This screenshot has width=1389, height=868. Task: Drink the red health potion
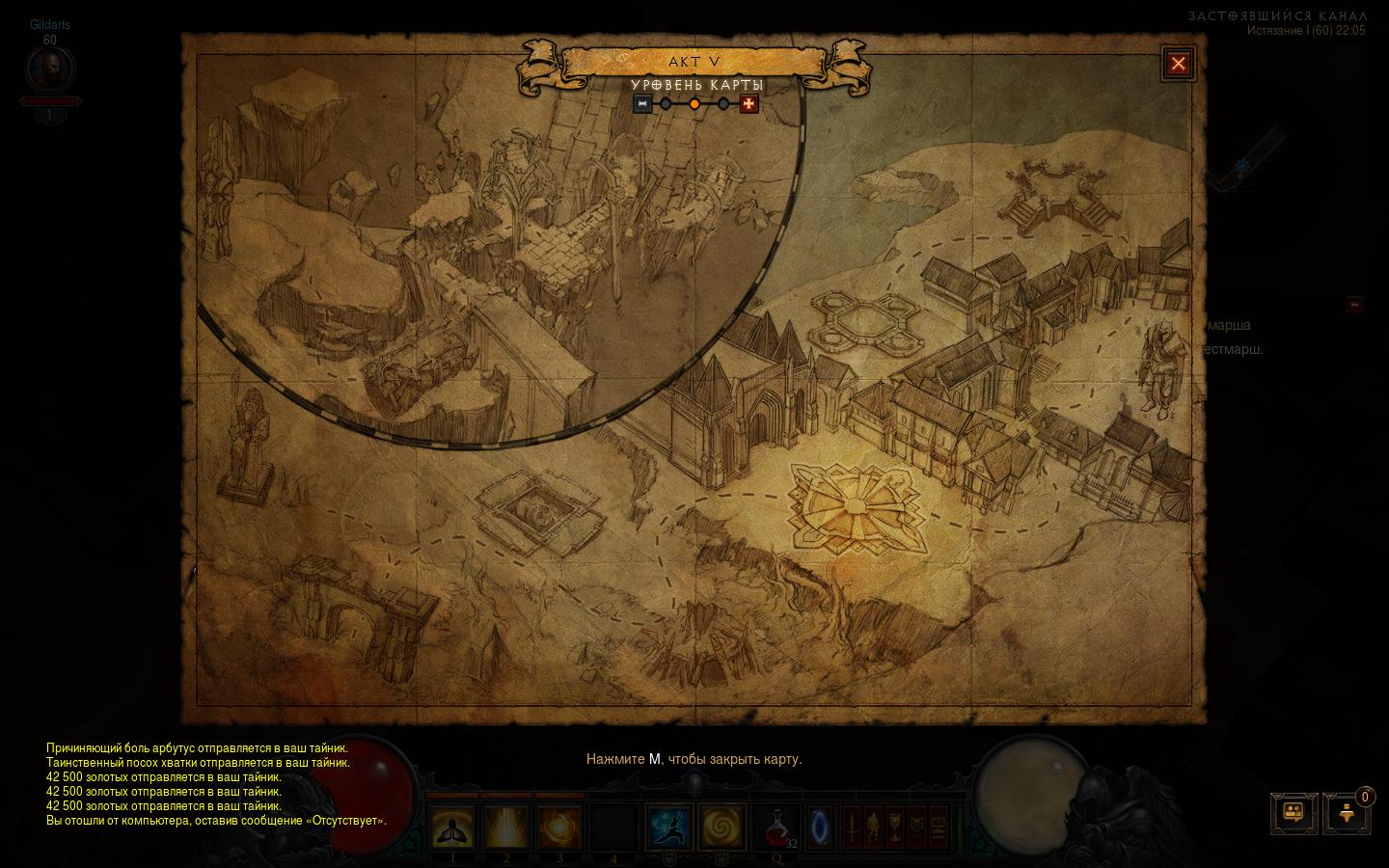(x=776, y=827)
